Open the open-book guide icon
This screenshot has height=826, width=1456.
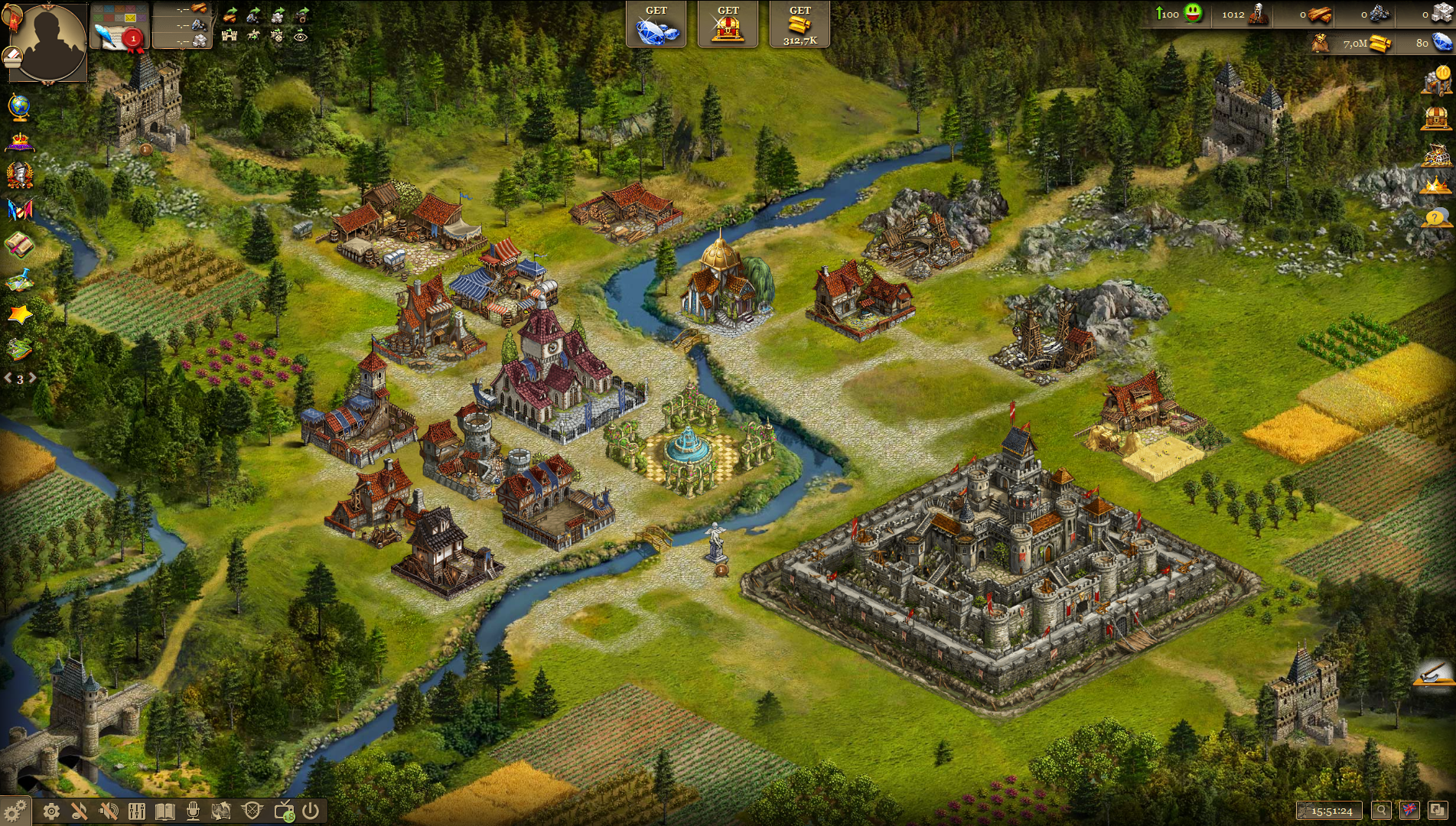164,811
